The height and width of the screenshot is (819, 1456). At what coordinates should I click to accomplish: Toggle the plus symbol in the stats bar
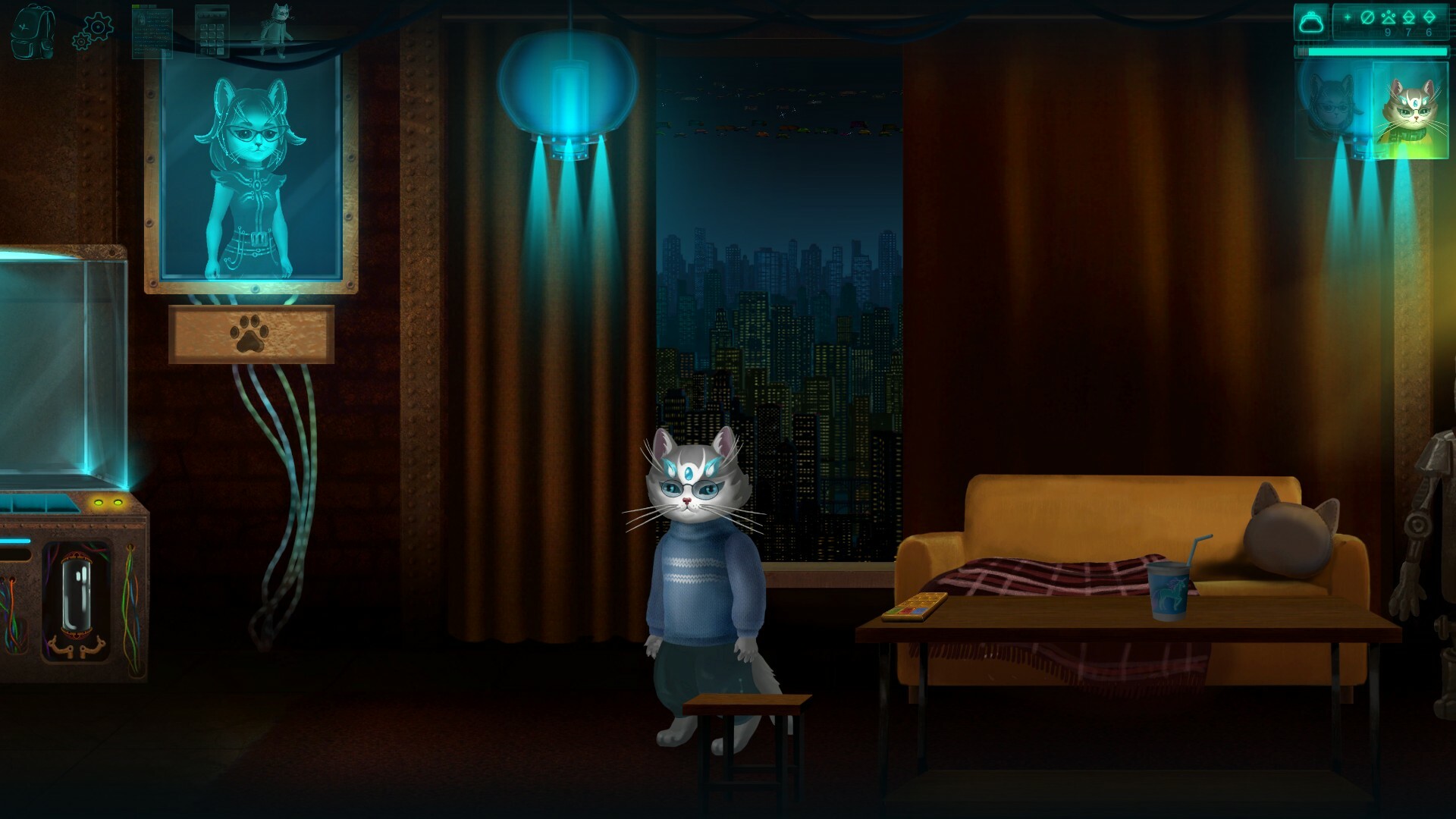pos(1348,17)
